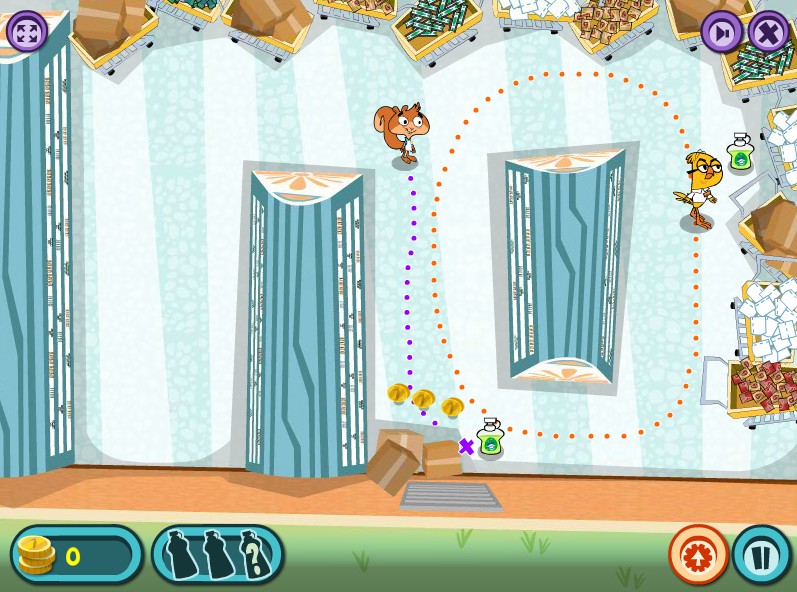Click the purple skip-forward button

click(x=721, y=31)
